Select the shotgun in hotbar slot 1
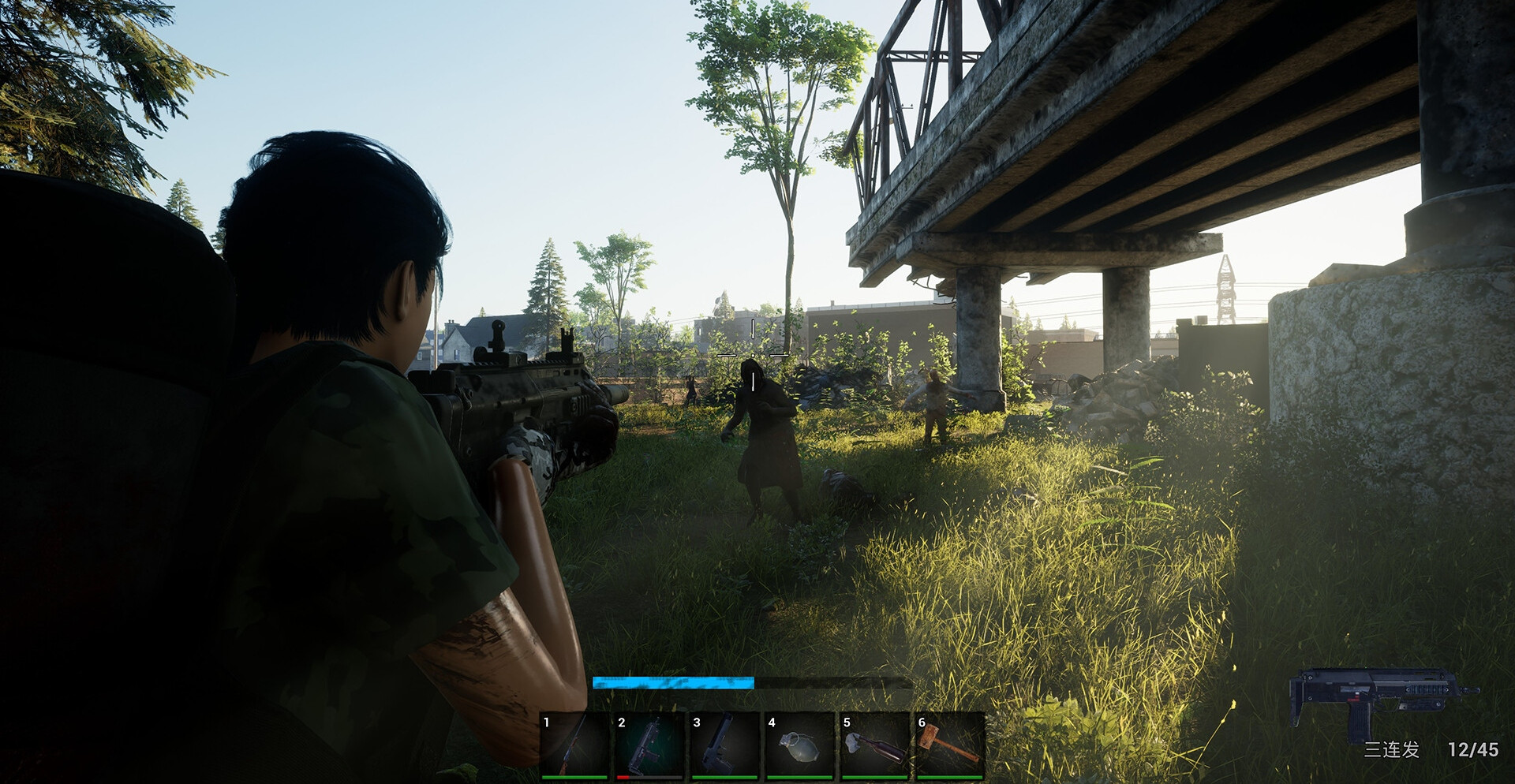Viewport: 1515px width, 784px height. 574,745
